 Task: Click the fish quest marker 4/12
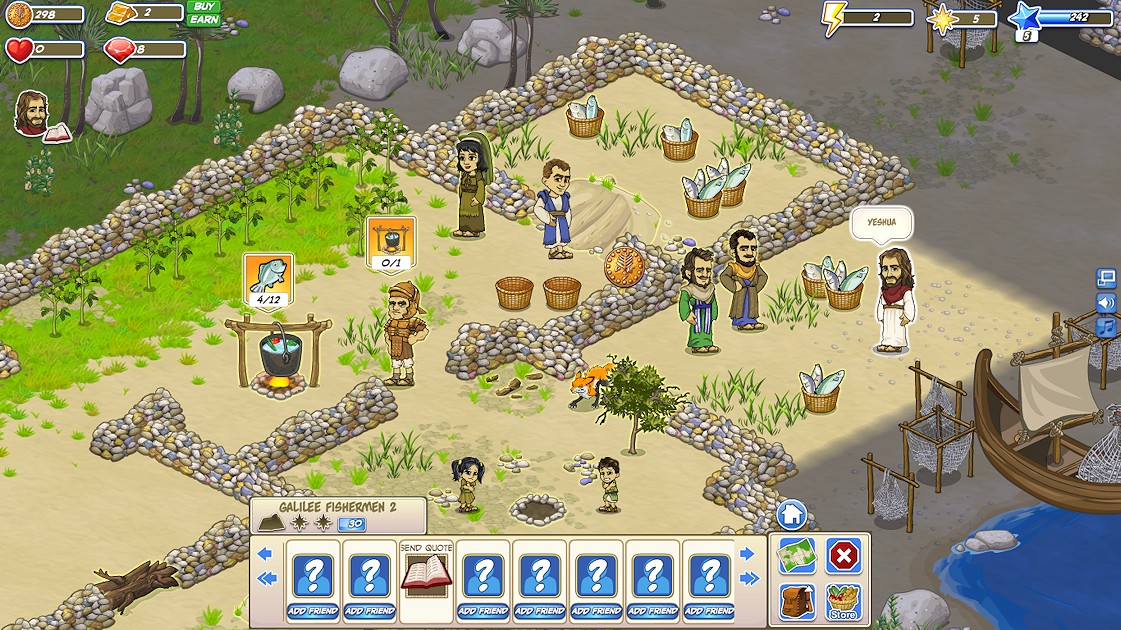coord(269,280)
